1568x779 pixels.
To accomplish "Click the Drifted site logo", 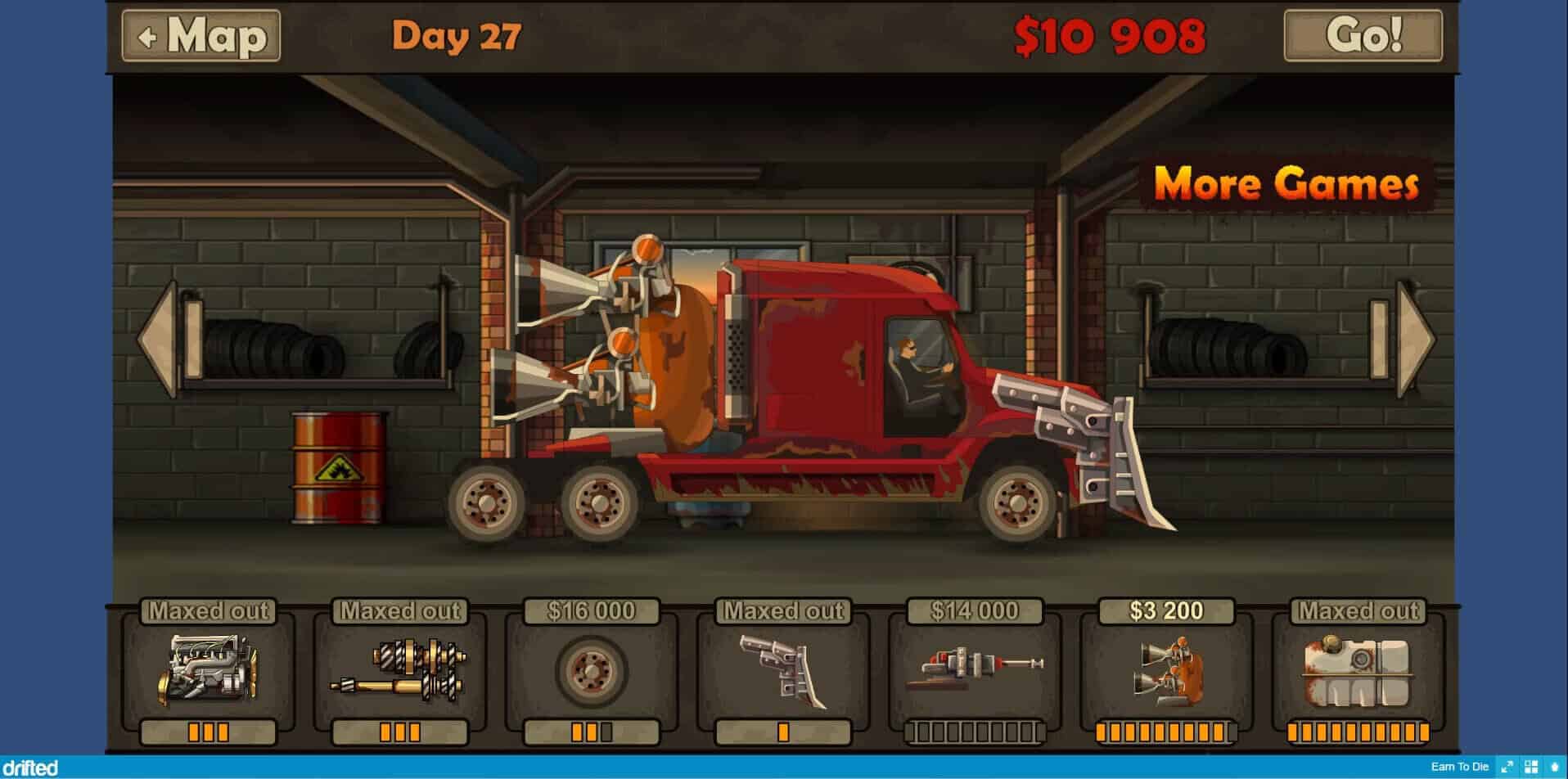I will [x=29, y=768].
